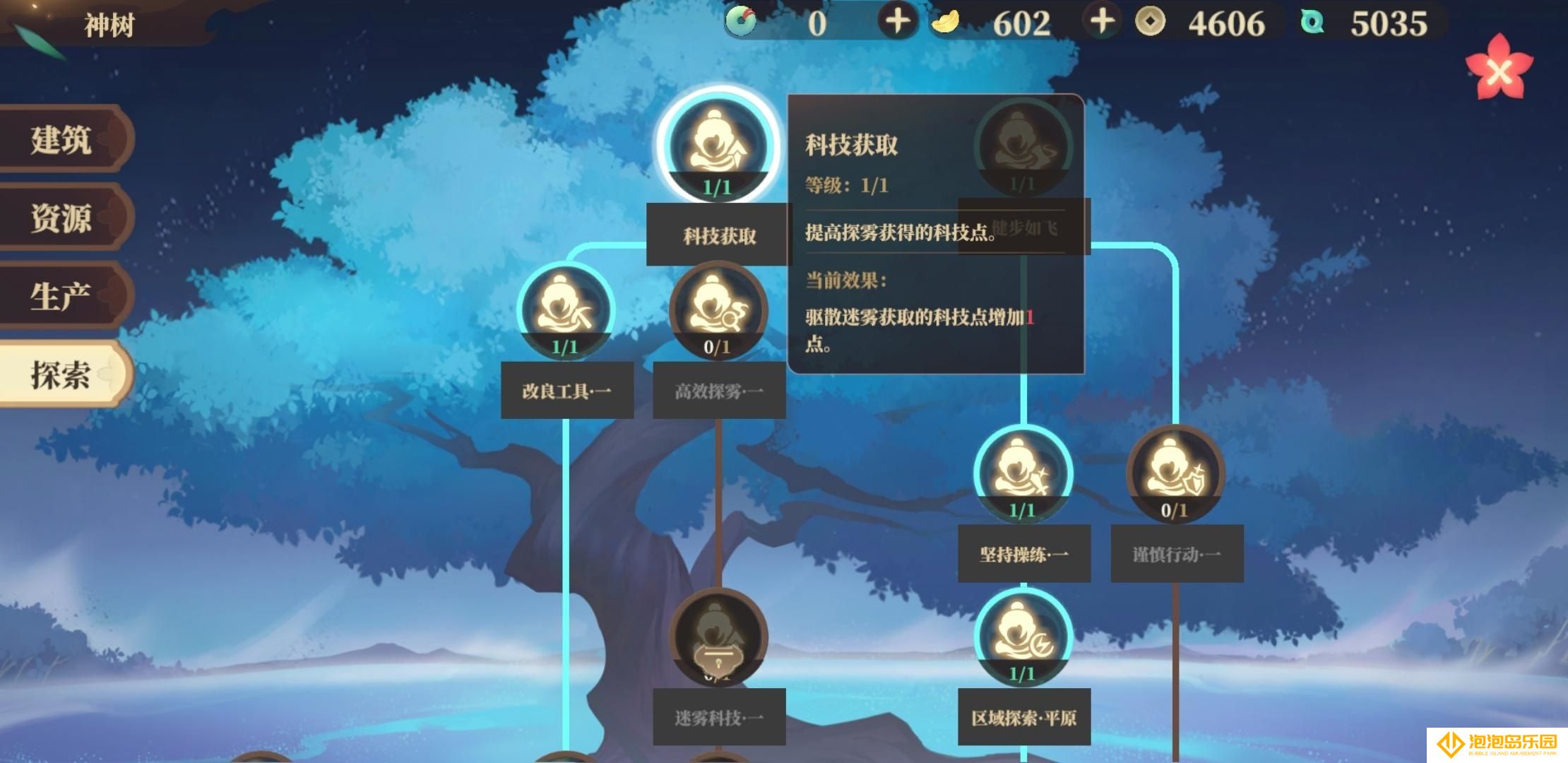Select the 科技获取 tech node icon
The height and width of the screenshot is (763, 1568).
tap(715, 145)
